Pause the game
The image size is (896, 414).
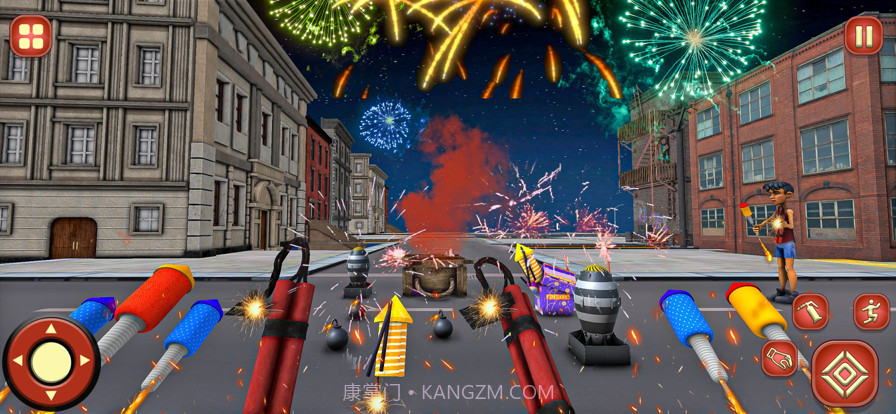(864, 35)
